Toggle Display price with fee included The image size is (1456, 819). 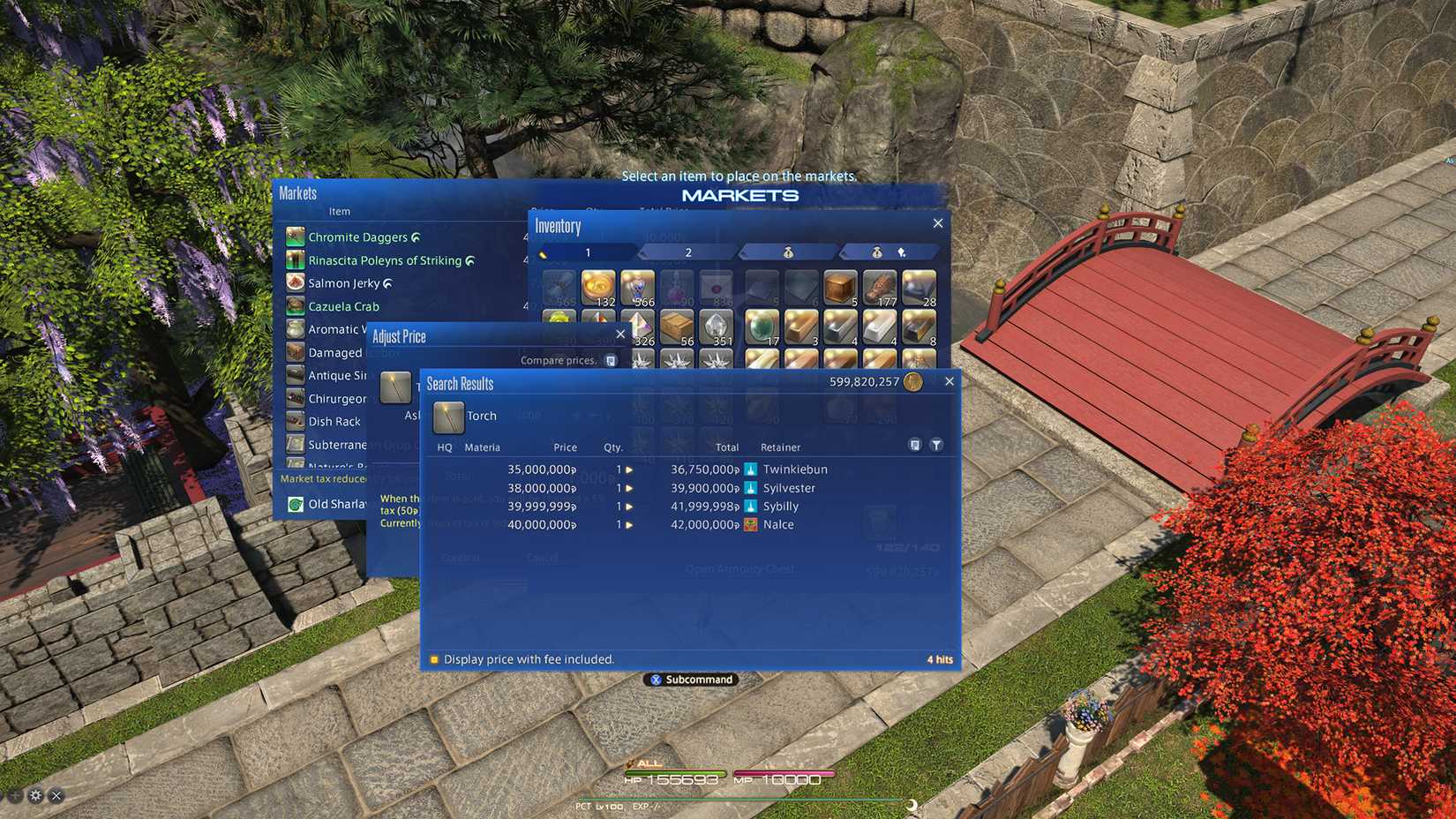(x=433, y=659)
